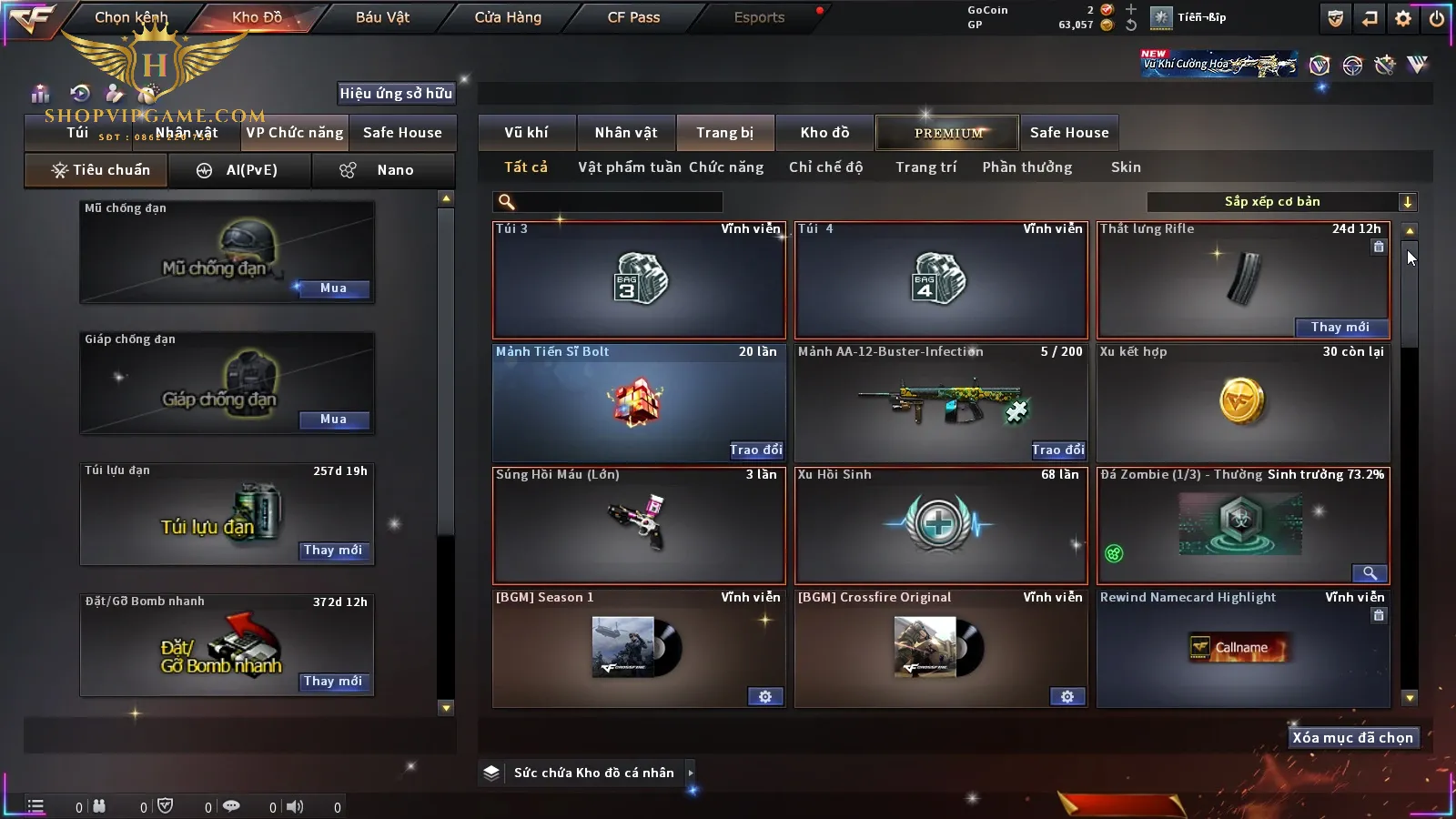Open the Cửa Hàng shop menu
The image size is (1456, 819).
pyautogui.click(x=508, y=17)
